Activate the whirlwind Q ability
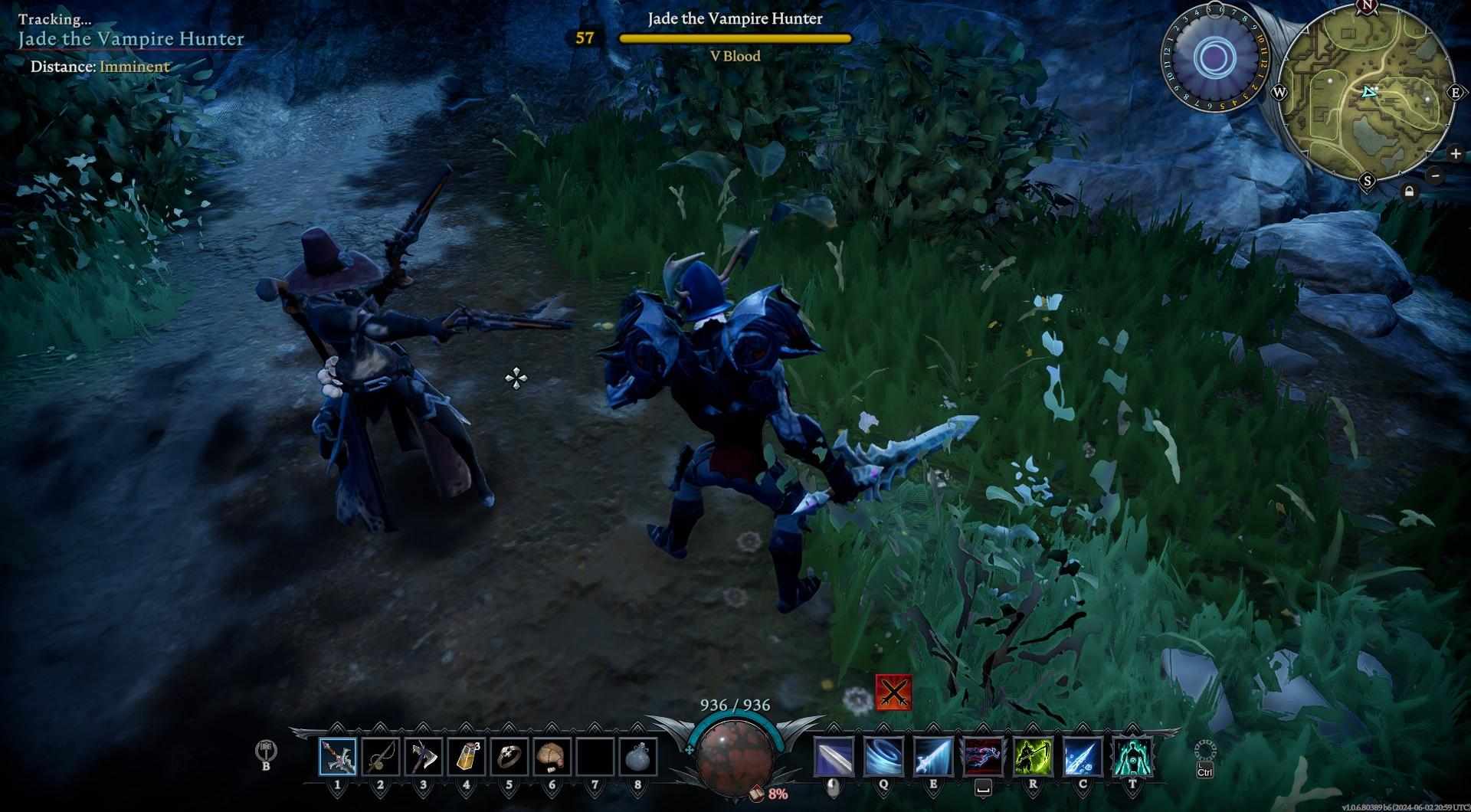Viewport: 1471px width, 812px height. [x=883, y=757]
